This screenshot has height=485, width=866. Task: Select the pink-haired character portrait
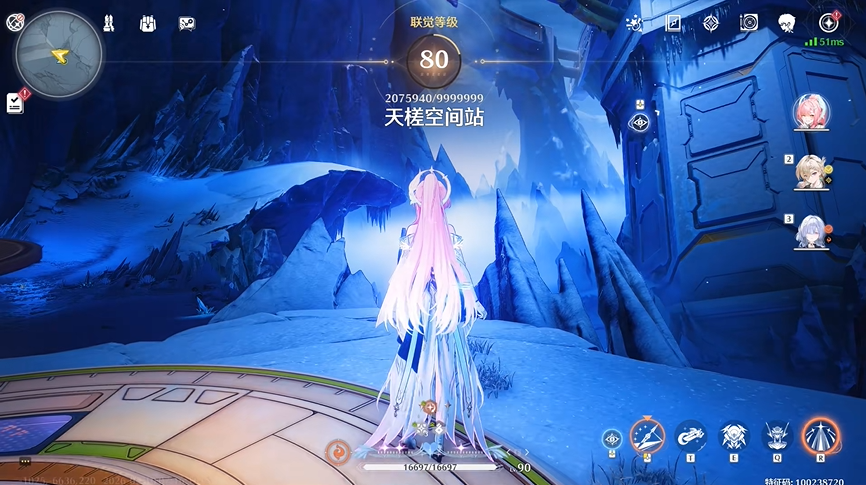(x=809, y=113)
